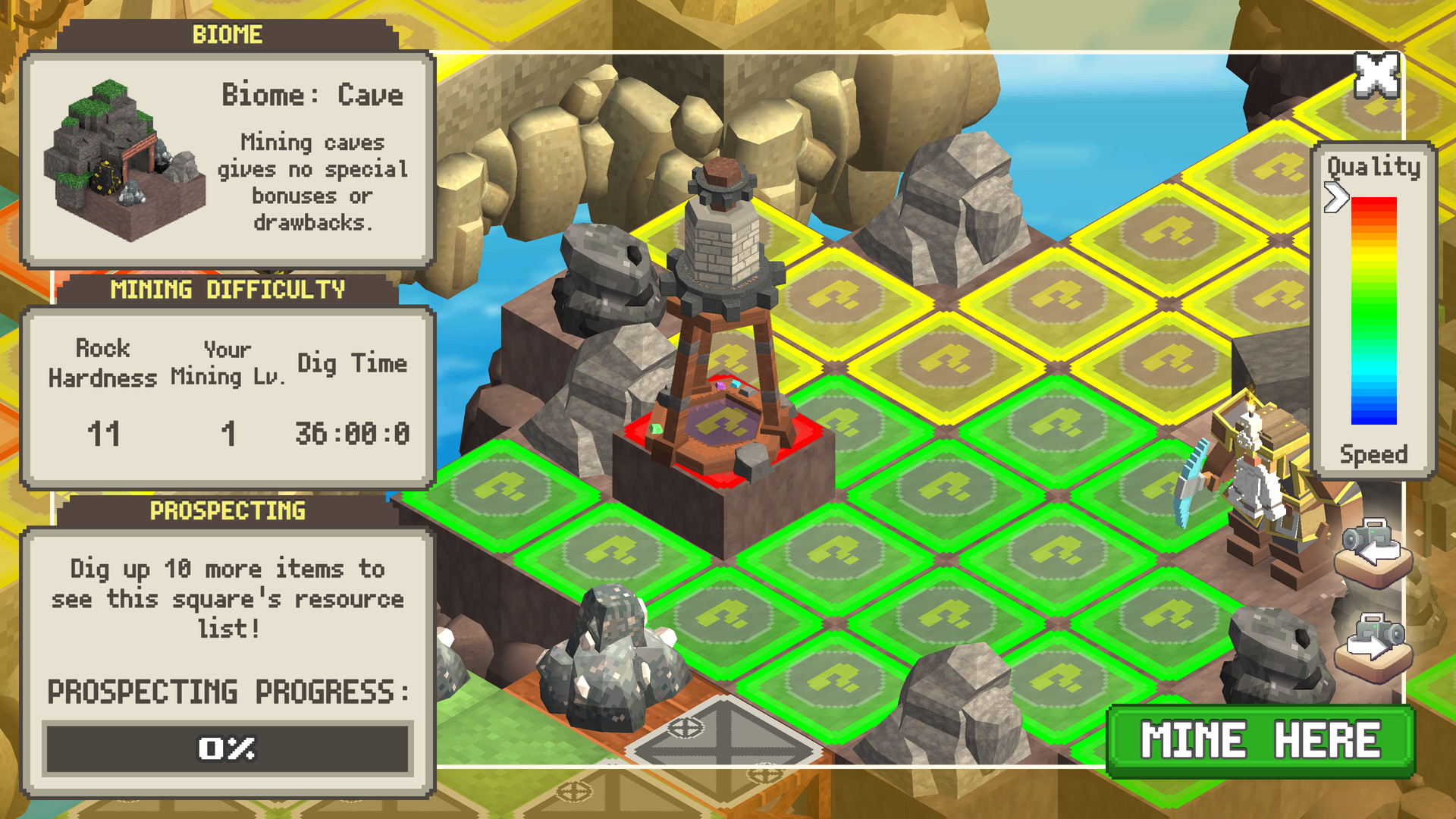Viewport: 1456px width, 819px height.
Task: Click the Speed label under the gradient bar
Action: click(x=1373, y=455)
